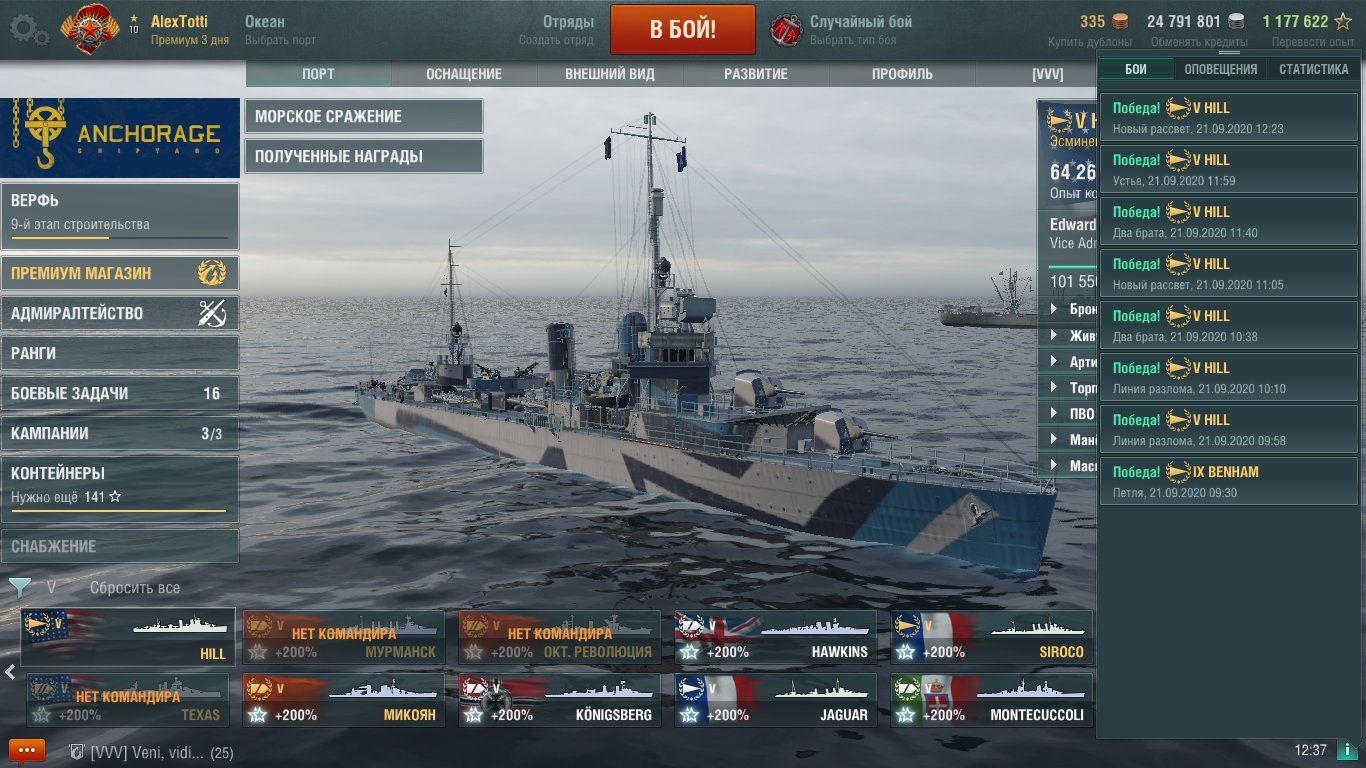Image resolution: width=1366 pixels, height=768 pixels.
Task: Open the ВЕРФЬ shipyard panel
Action: point(119,216)
